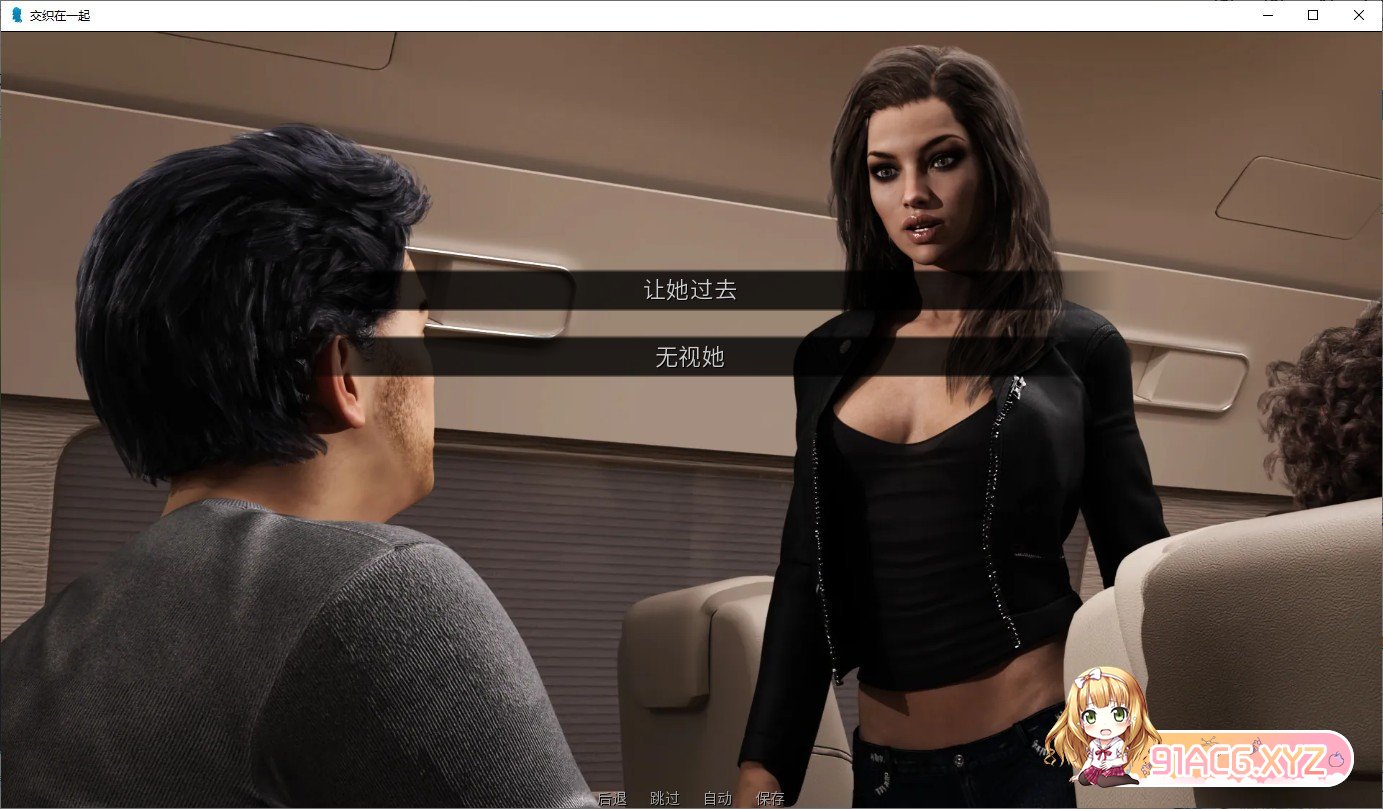Image resolution: width=1383 pixels, height=809 pixels.
Task: Pick the top dialogue option to let her pass
Action: pos(688,290)
